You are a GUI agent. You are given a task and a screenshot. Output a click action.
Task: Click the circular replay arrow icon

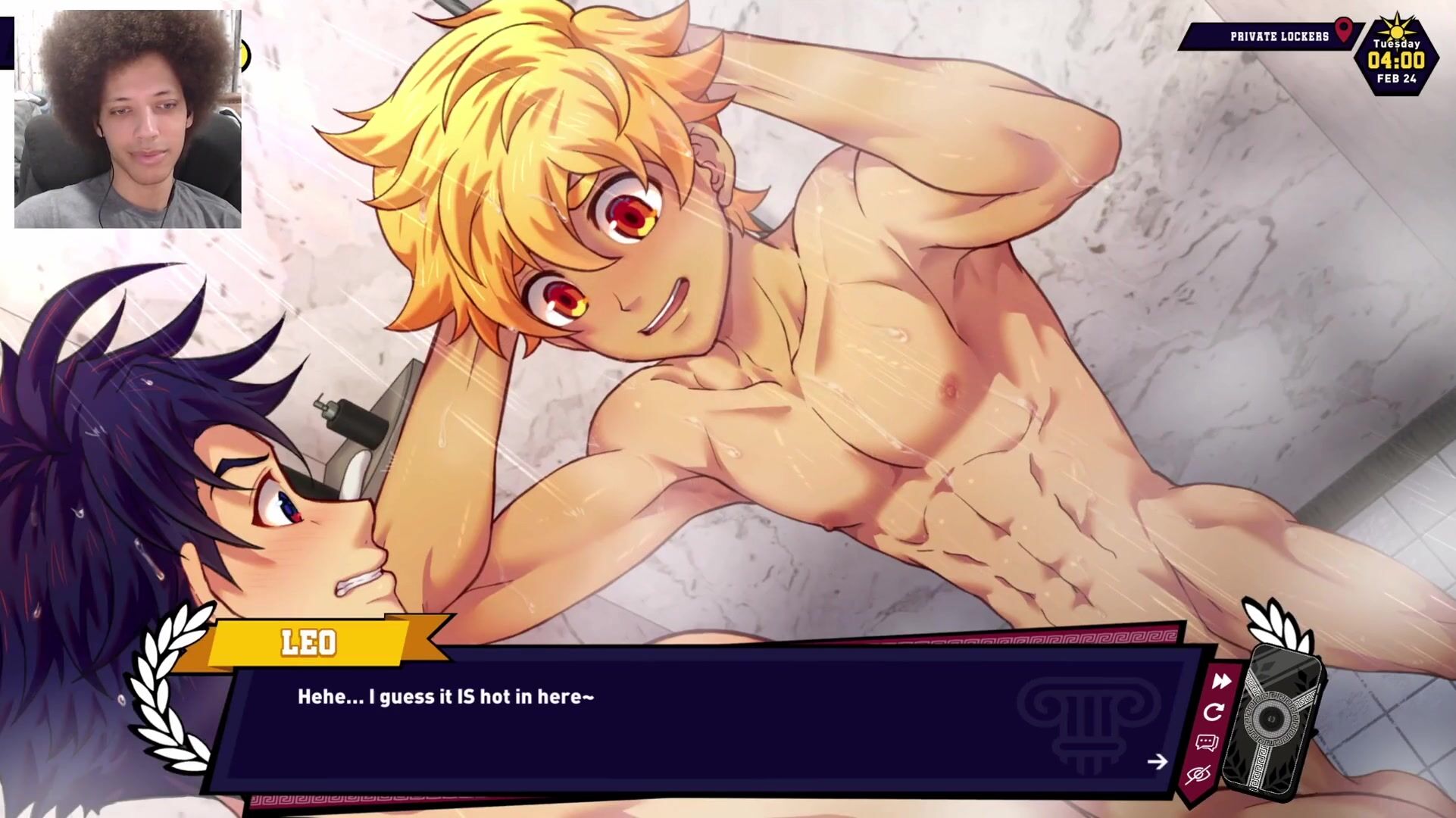(1214, 712)
